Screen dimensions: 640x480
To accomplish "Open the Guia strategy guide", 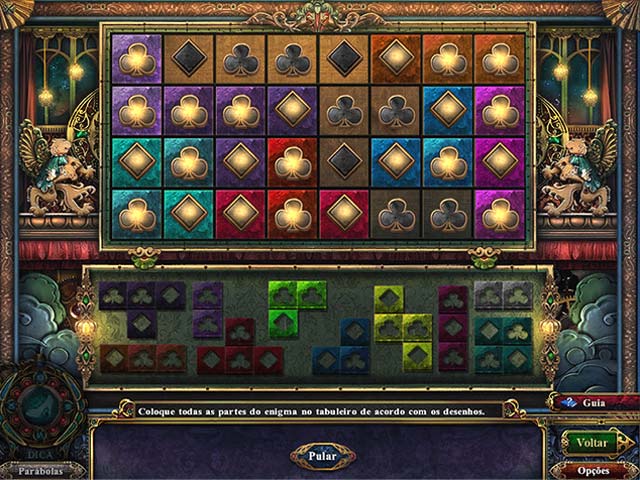I will point(594,404).
